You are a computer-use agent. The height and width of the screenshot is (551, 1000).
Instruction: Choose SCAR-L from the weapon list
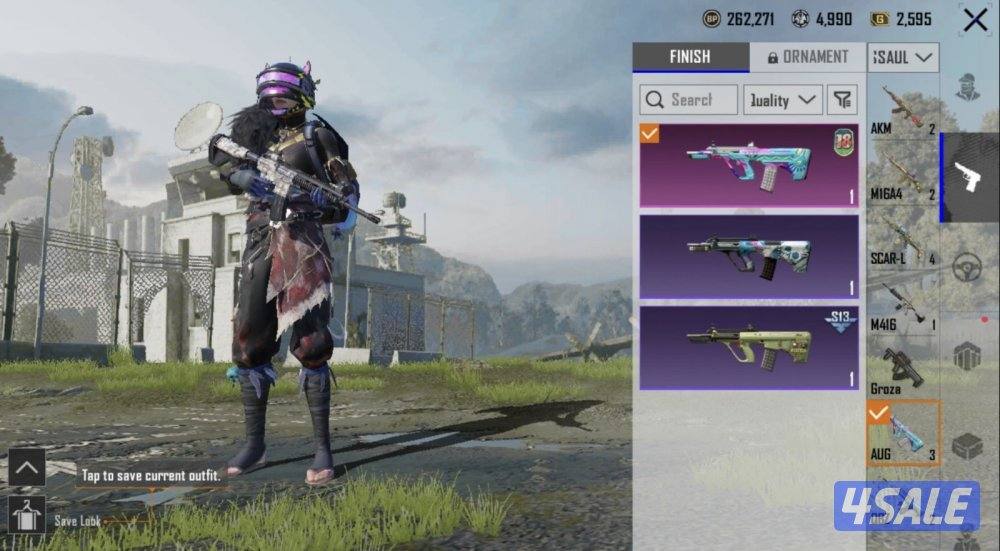click(x=903, y=238)
